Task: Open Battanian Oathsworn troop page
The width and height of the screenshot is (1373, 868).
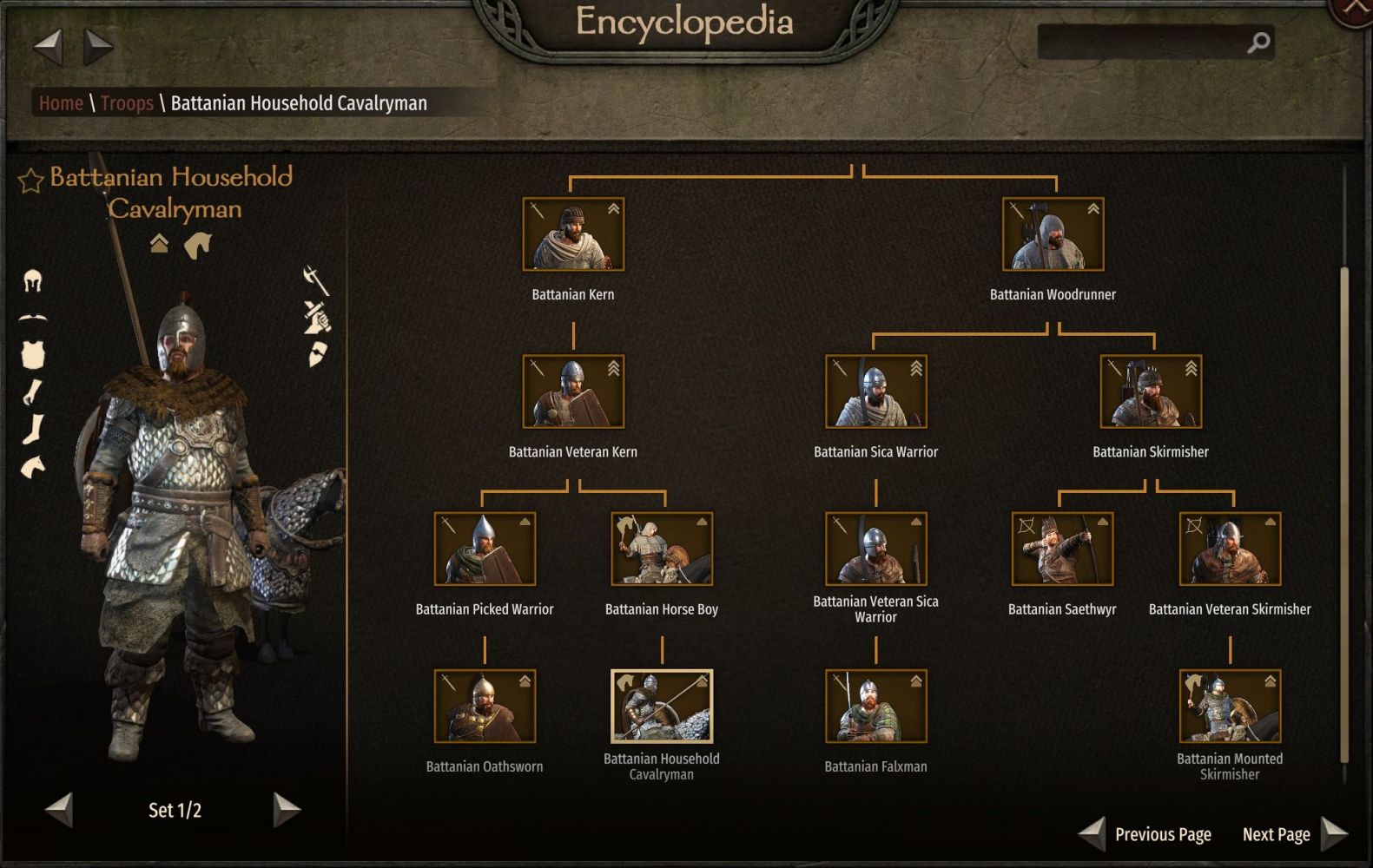Action: click(485, 706)
